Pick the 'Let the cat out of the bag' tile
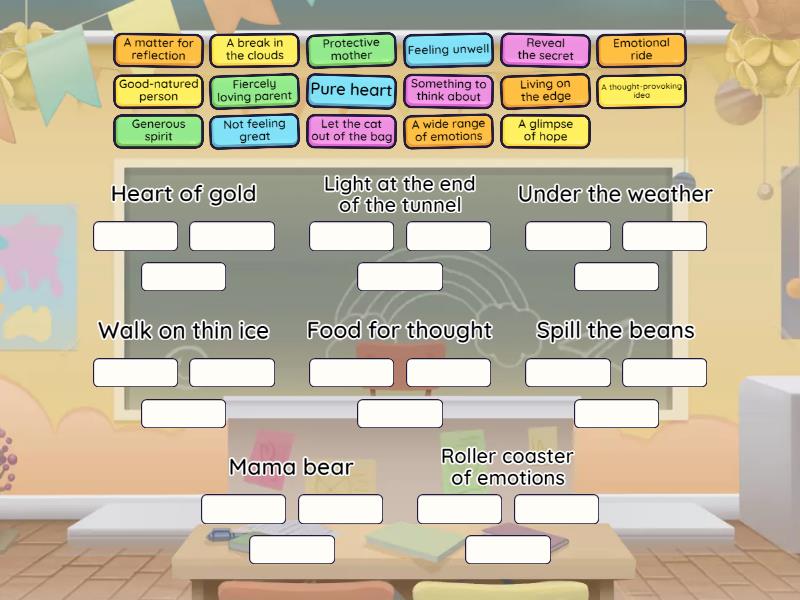 coord(351,131)
